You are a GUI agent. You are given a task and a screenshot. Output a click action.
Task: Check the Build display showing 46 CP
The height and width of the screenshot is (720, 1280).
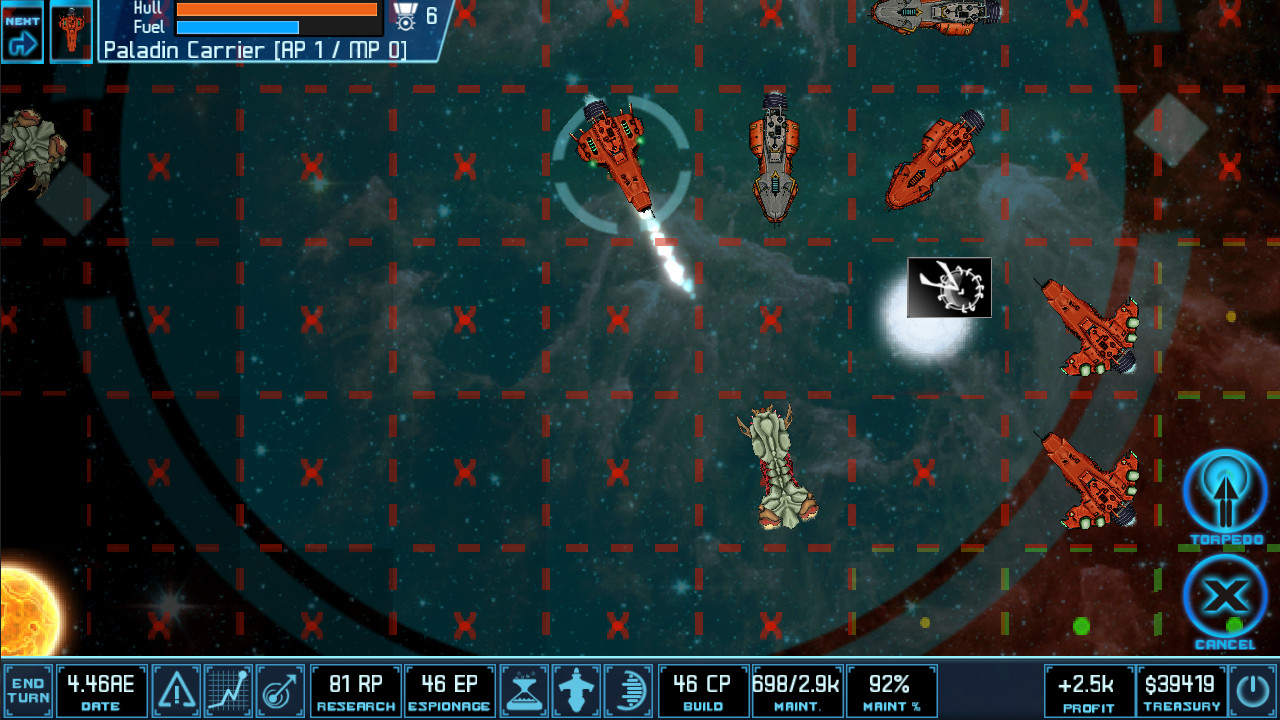point(703,689)
